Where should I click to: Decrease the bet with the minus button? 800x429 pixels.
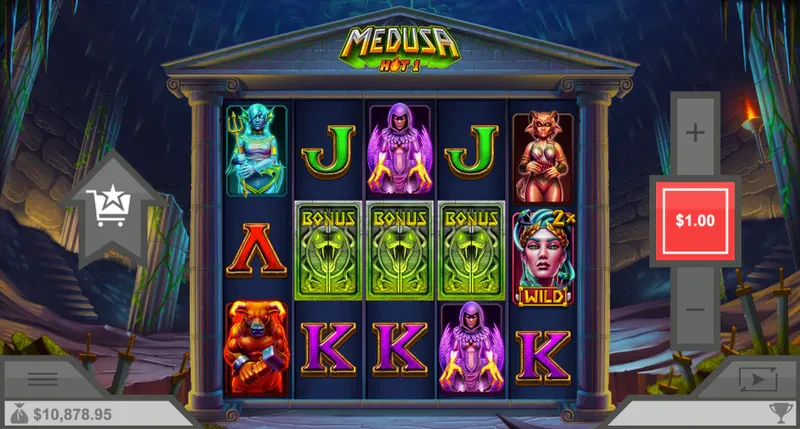pyautogui.click(x=695, y=309)
